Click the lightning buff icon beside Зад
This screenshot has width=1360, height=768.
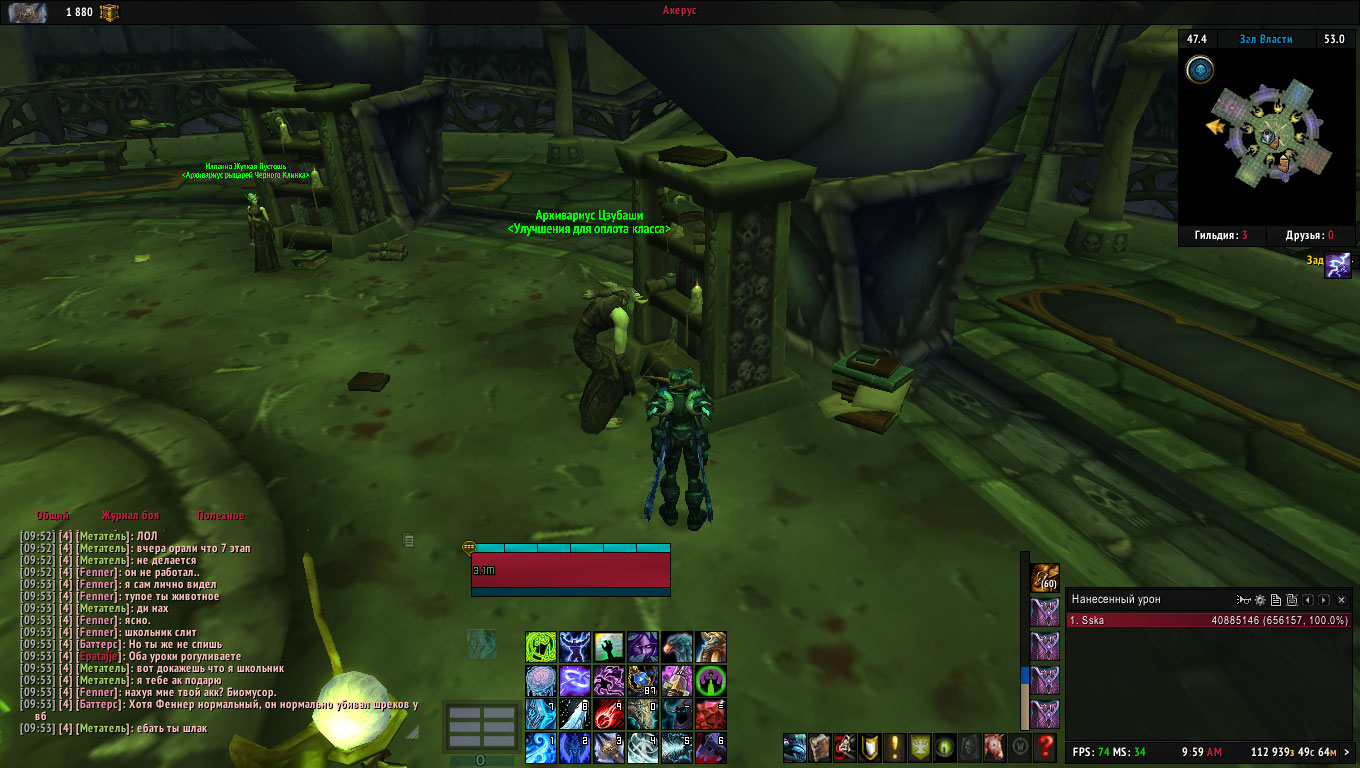pyautogui.click(x=1338, y=265)
